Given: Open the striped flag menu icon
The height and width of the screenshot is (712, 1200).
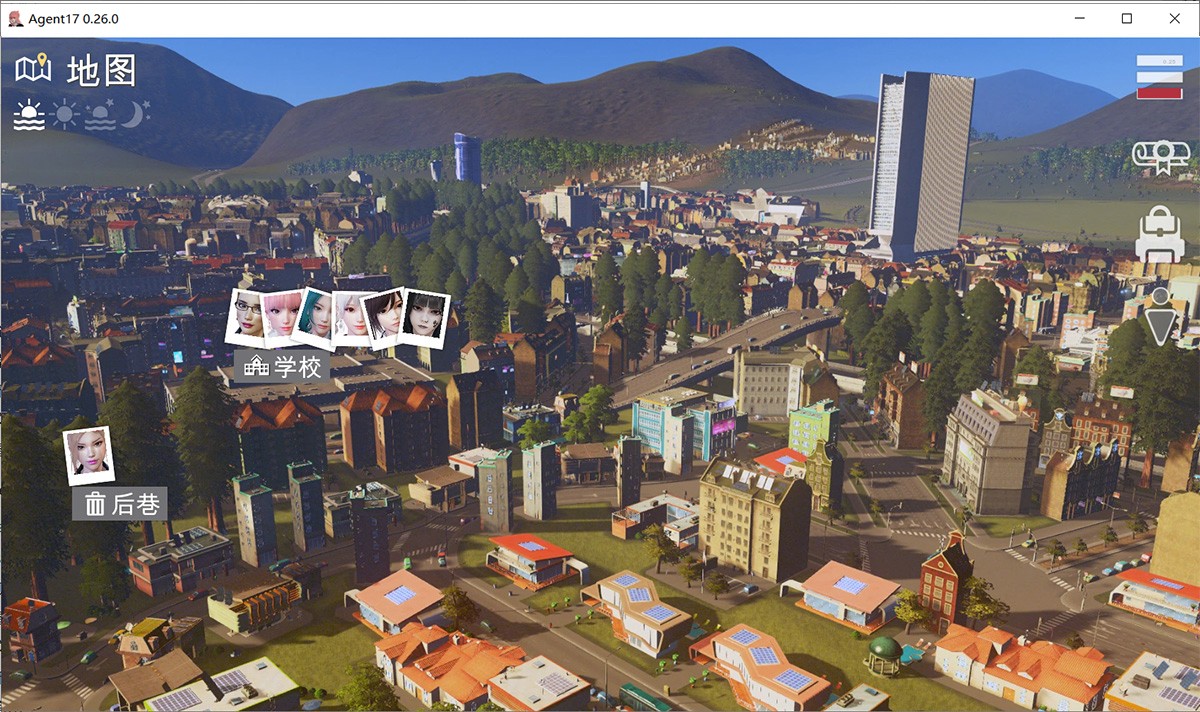Looking at the screenshot, I should (x=1159, y=77).
